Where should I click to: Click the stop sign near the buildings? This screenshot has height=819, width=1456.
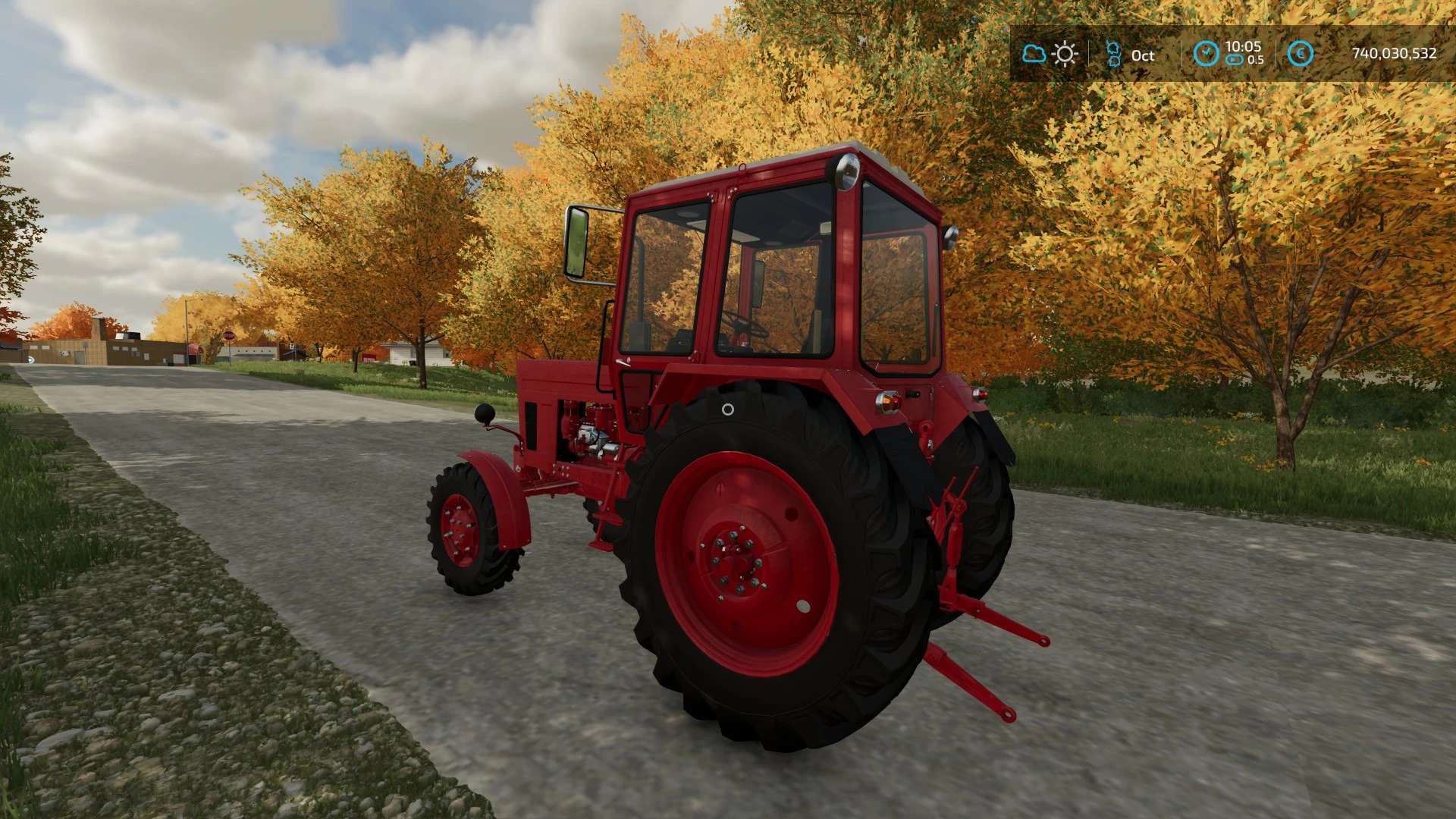click(x=229, y=334)
